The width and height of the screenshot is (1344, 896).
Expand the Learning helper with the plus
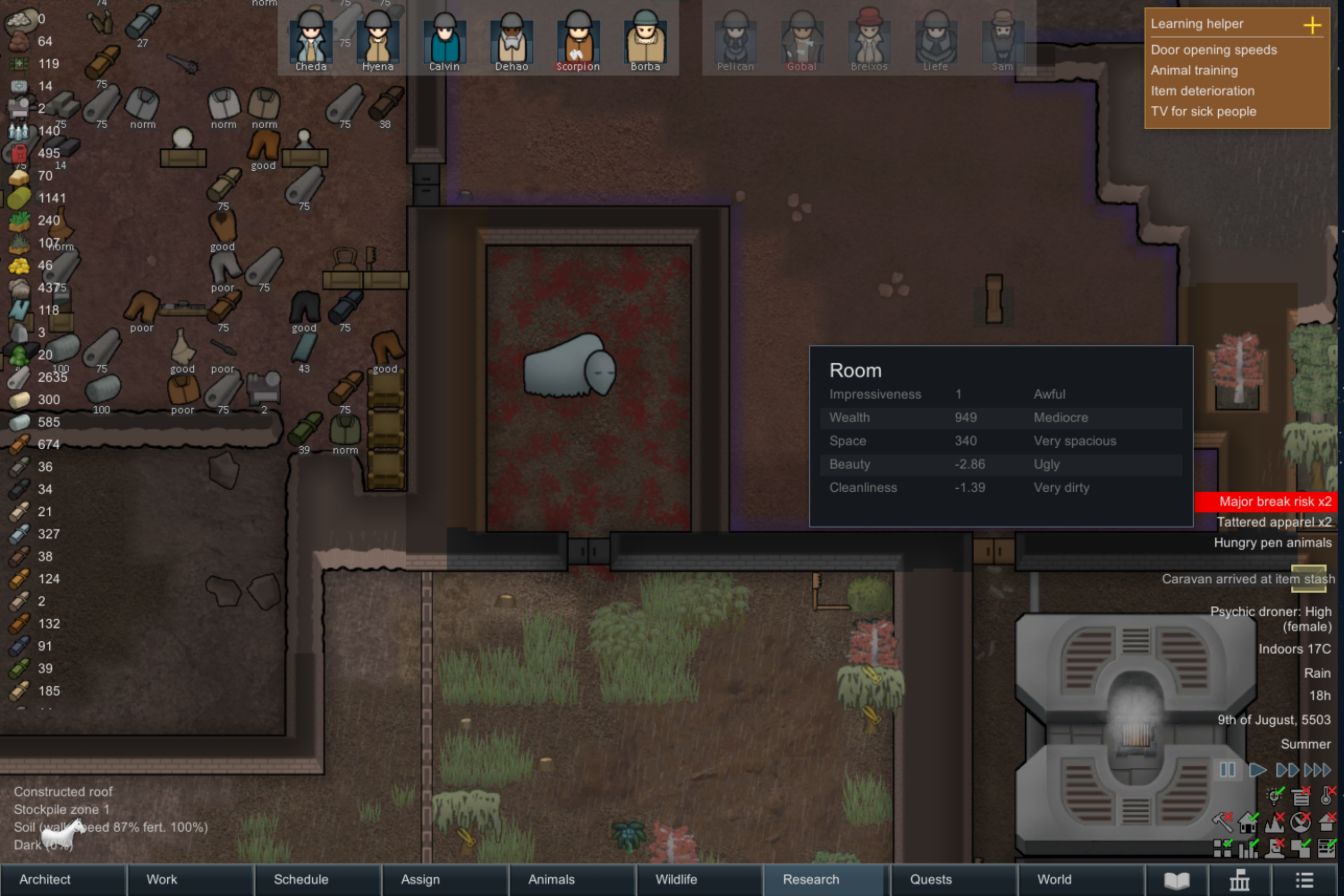pyautogui.click(x=1313, y=25)
